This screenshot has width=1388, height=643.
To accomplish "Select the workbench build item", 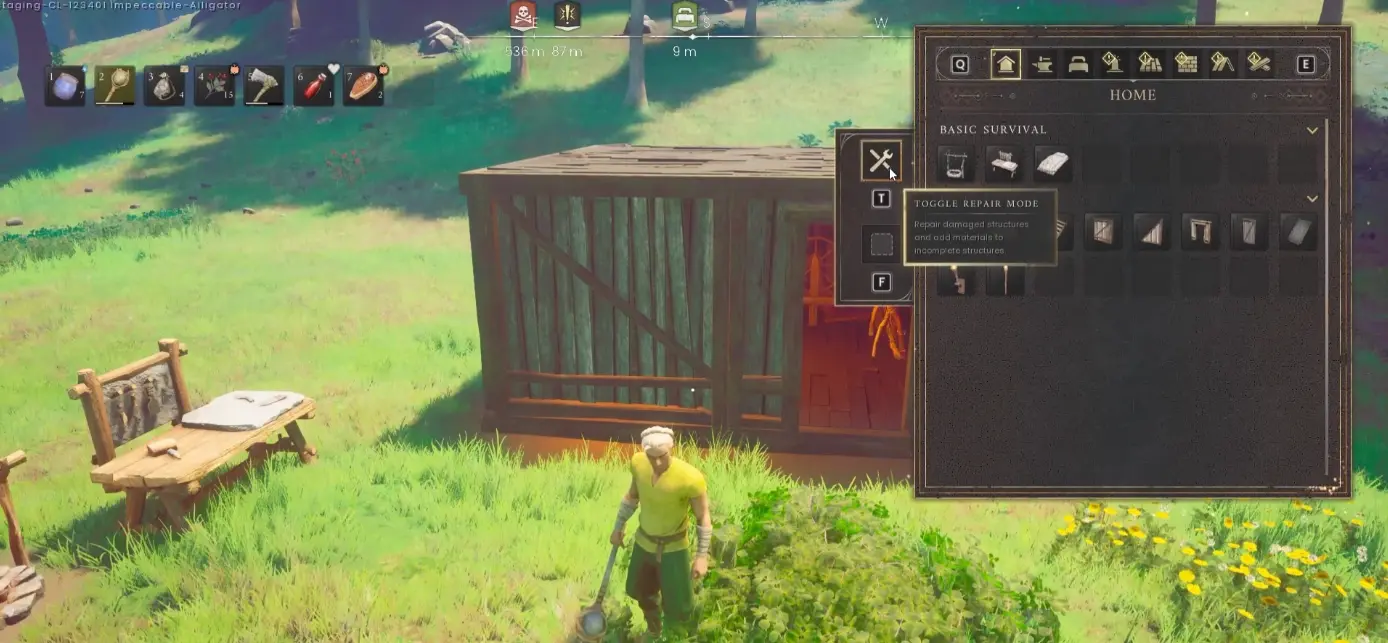I will tap(1004, 164).
